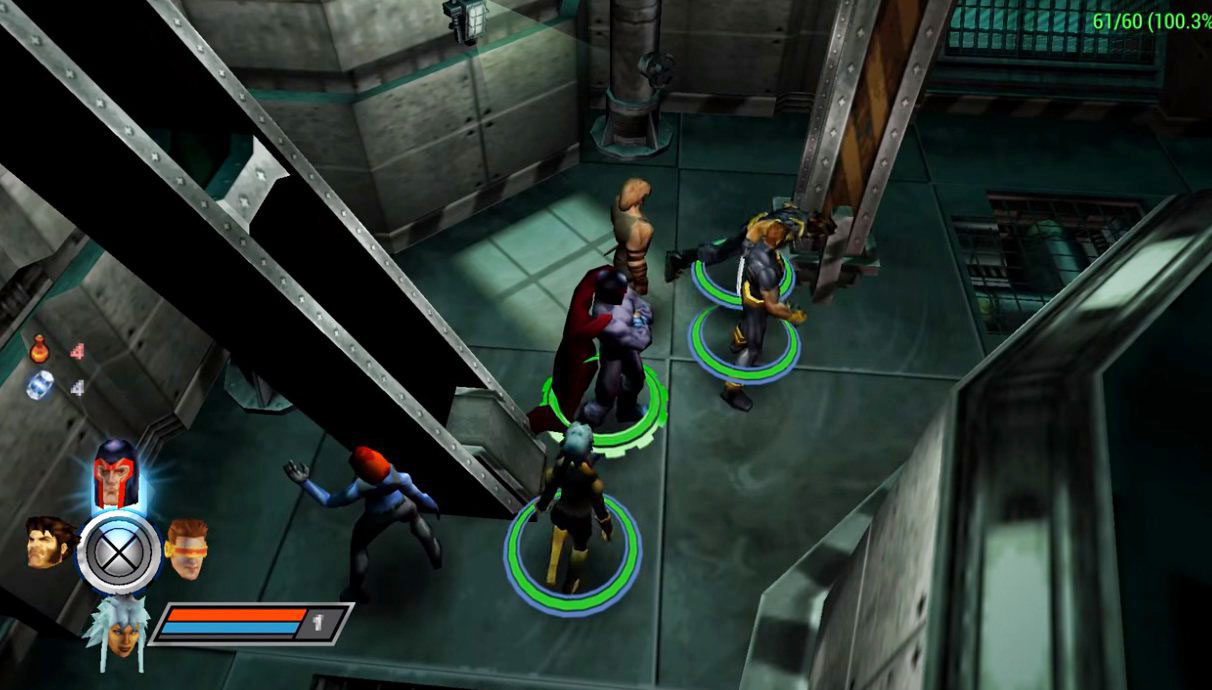Click the X-Men logo emblem
This screenshot has width=1212, height=690.
(119, 552)
